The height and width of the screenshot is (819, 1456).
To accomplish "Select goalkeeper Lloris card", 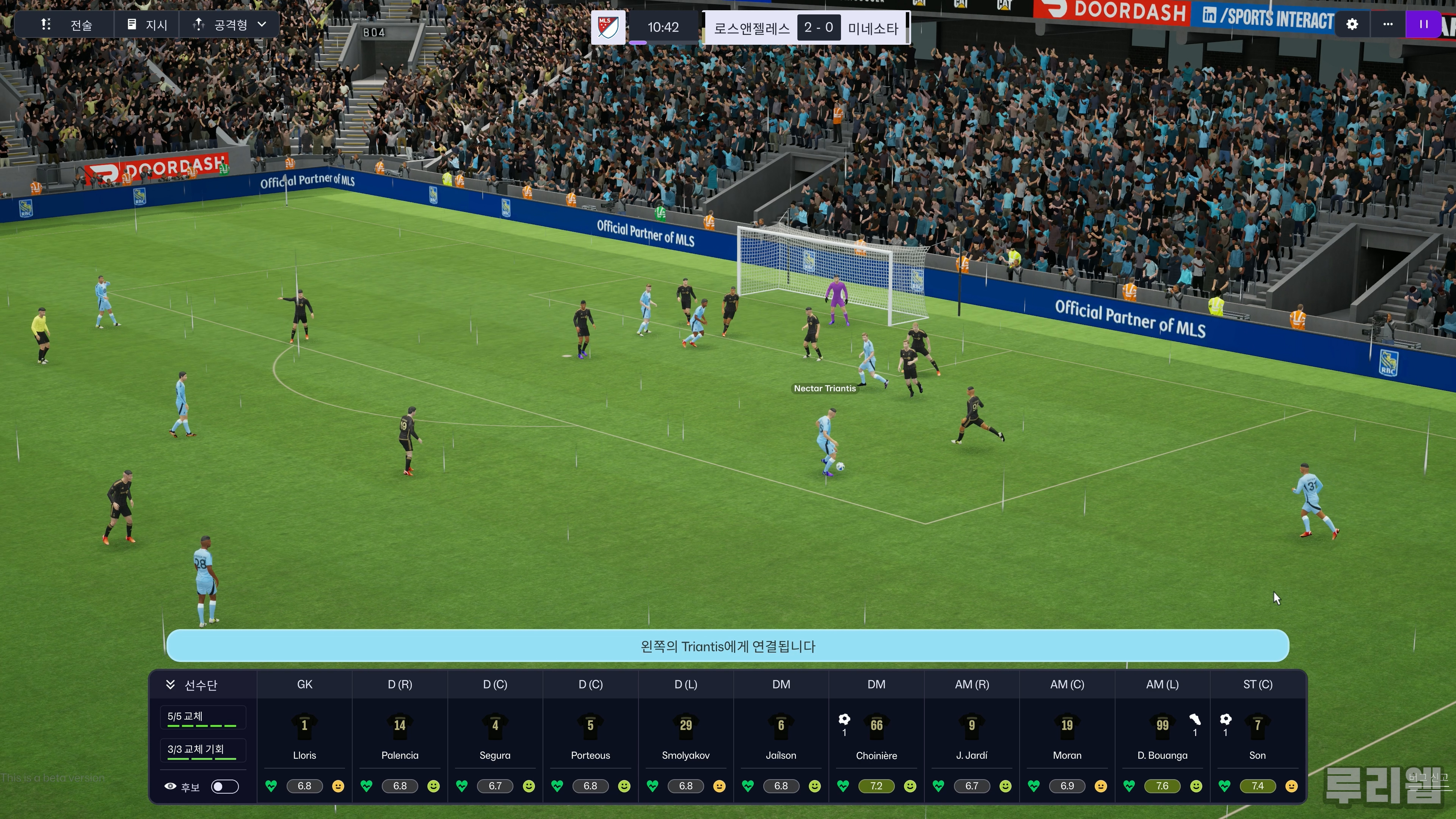I will coord(304,735).
